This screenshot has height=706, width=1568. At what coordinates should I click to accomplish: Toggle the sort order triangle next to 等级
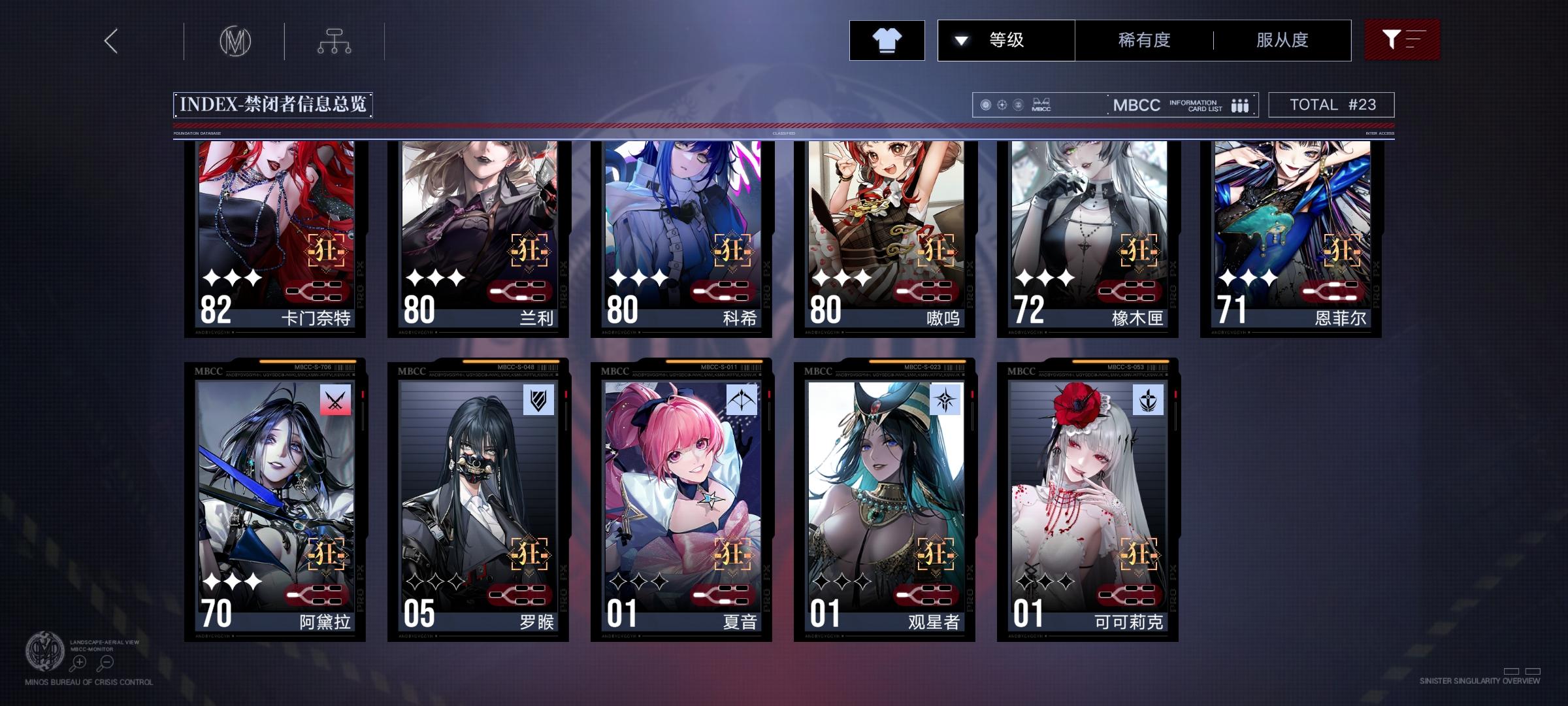[x=960, y=40]
